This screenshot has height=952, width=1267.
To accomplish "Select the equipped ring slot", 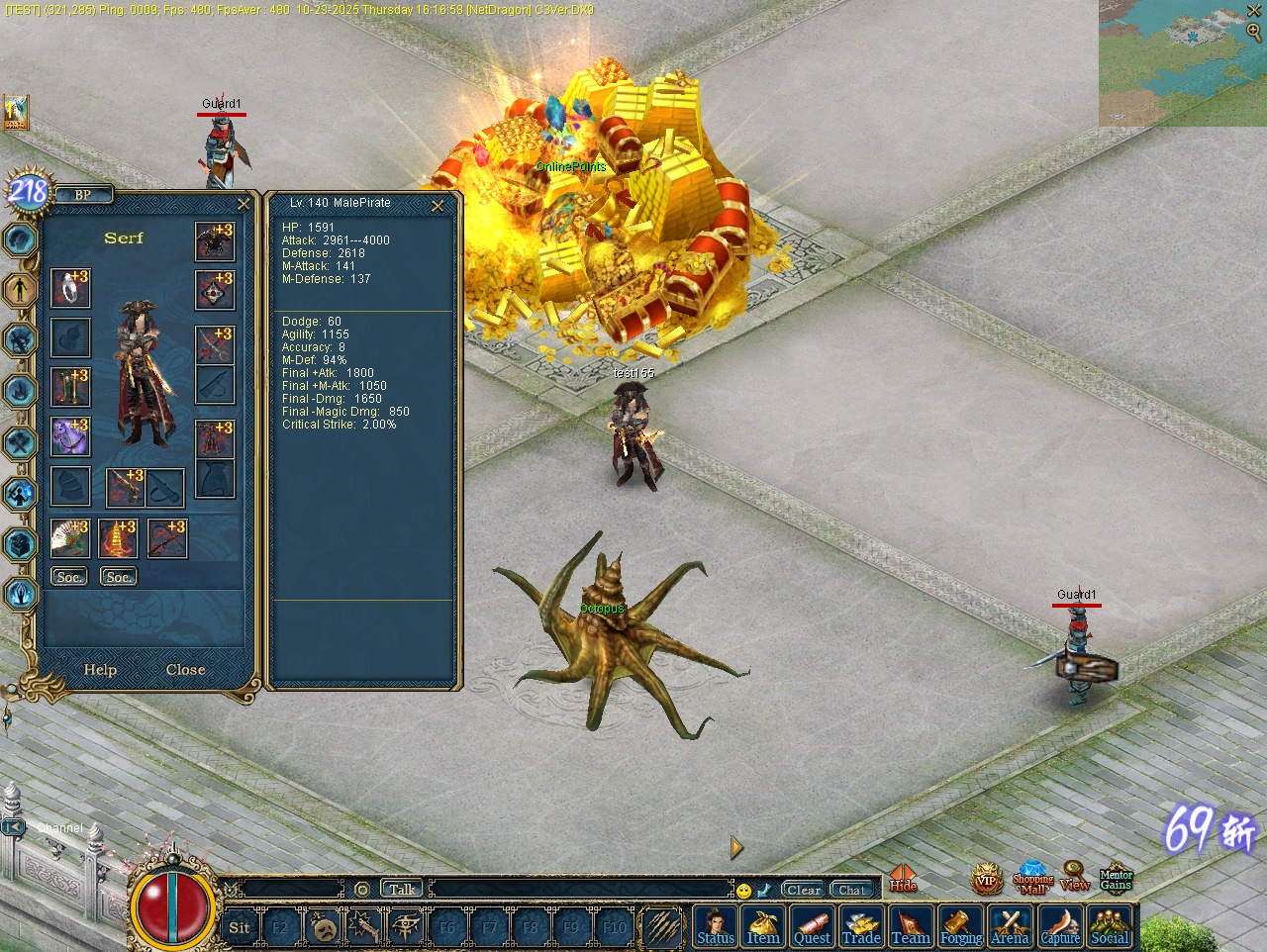I will coord(70,289).
